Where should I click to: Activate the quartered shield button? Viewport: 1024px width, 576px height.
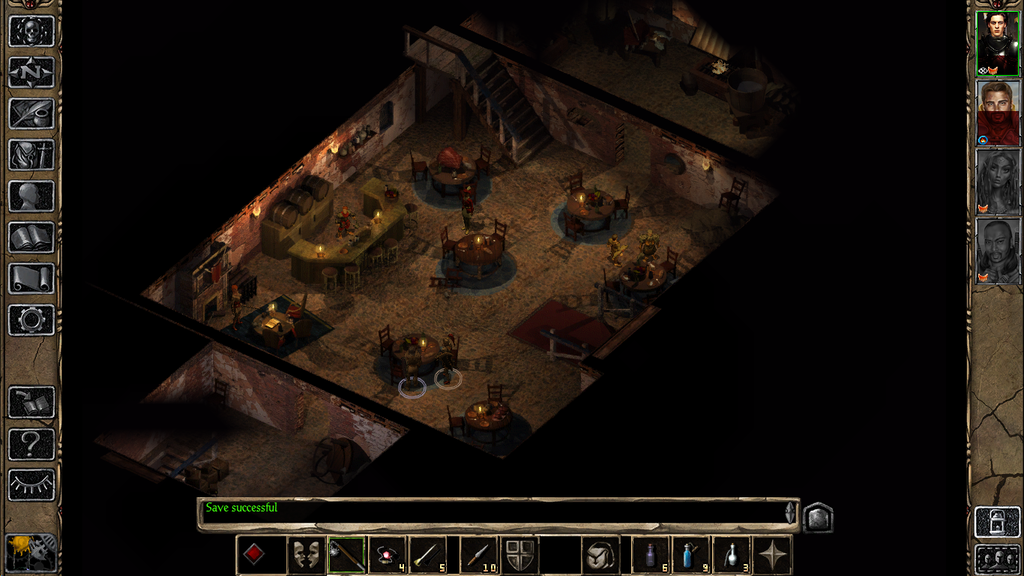519,555
